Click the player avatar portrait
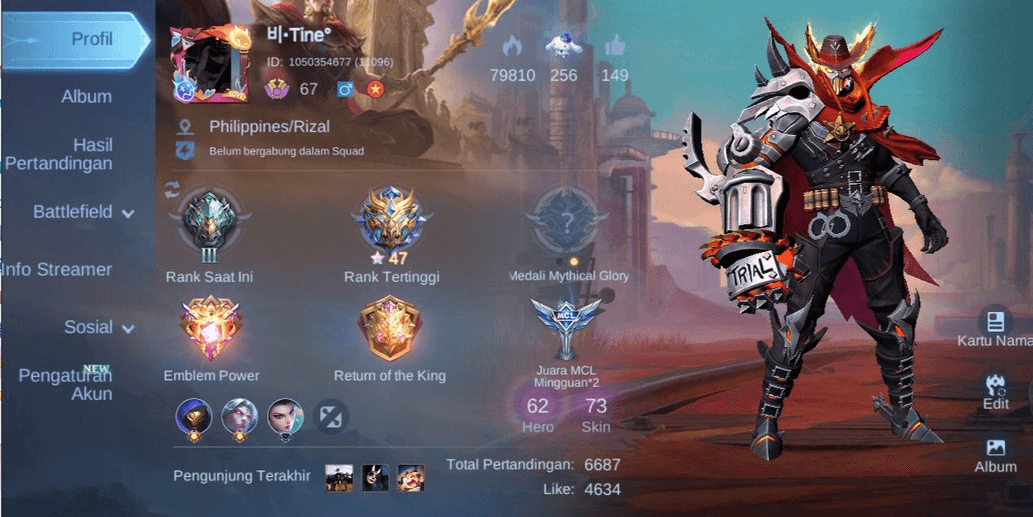 pos(209,63)
